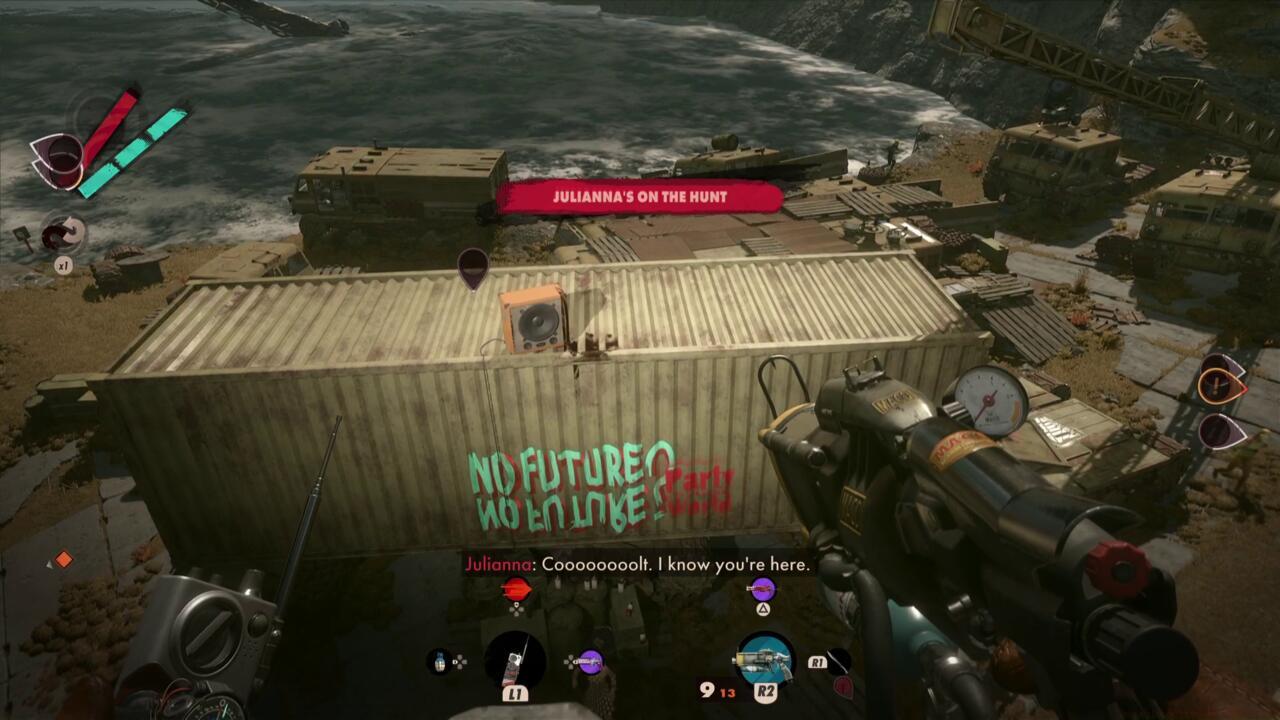Image resolution: width=1280 pixels, height=720 pixels.
Task: Select the Hackamajig radio device slot
Action: [515, 661]
